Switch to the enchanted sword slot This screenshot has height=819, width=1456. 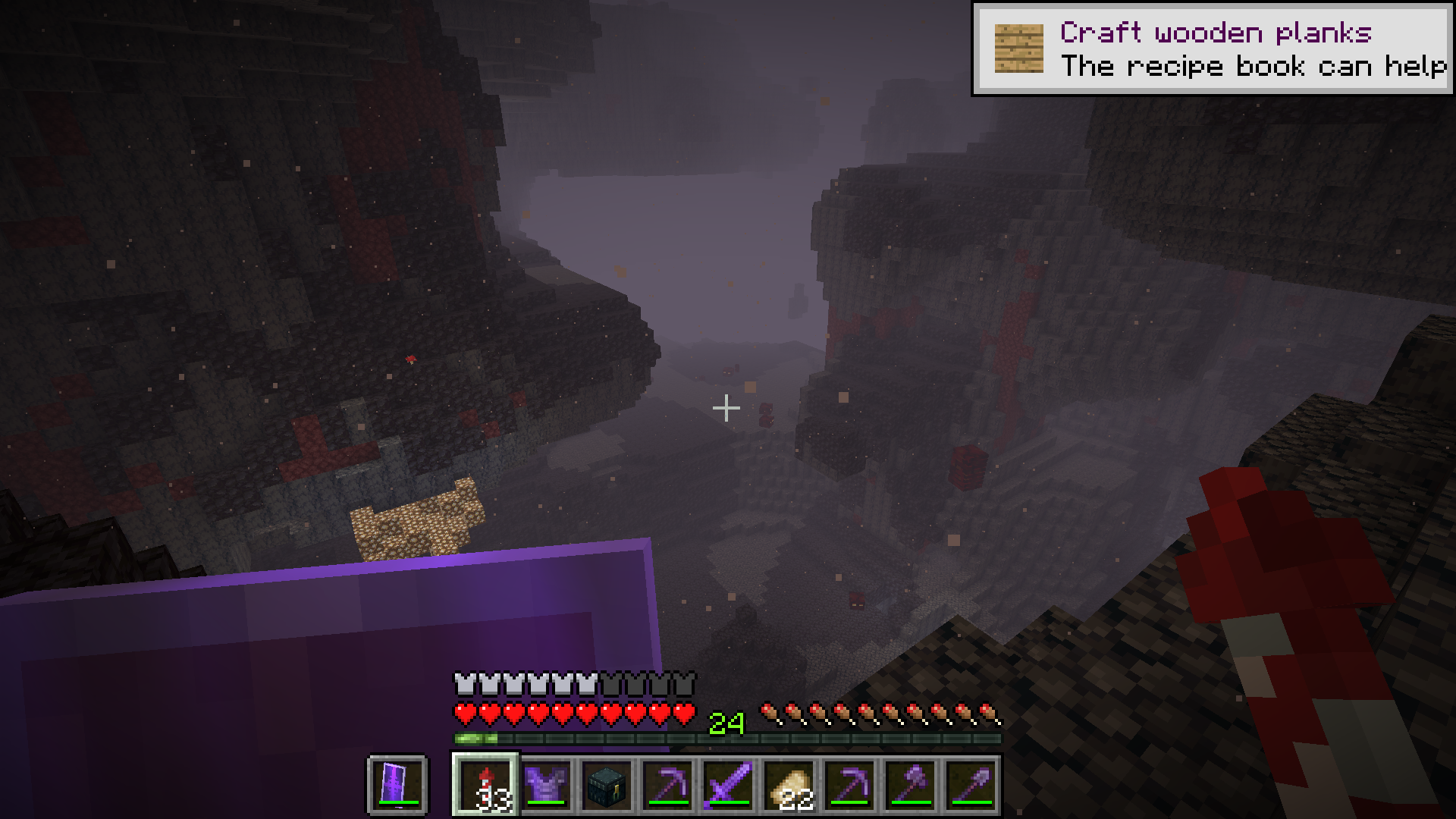728,784
